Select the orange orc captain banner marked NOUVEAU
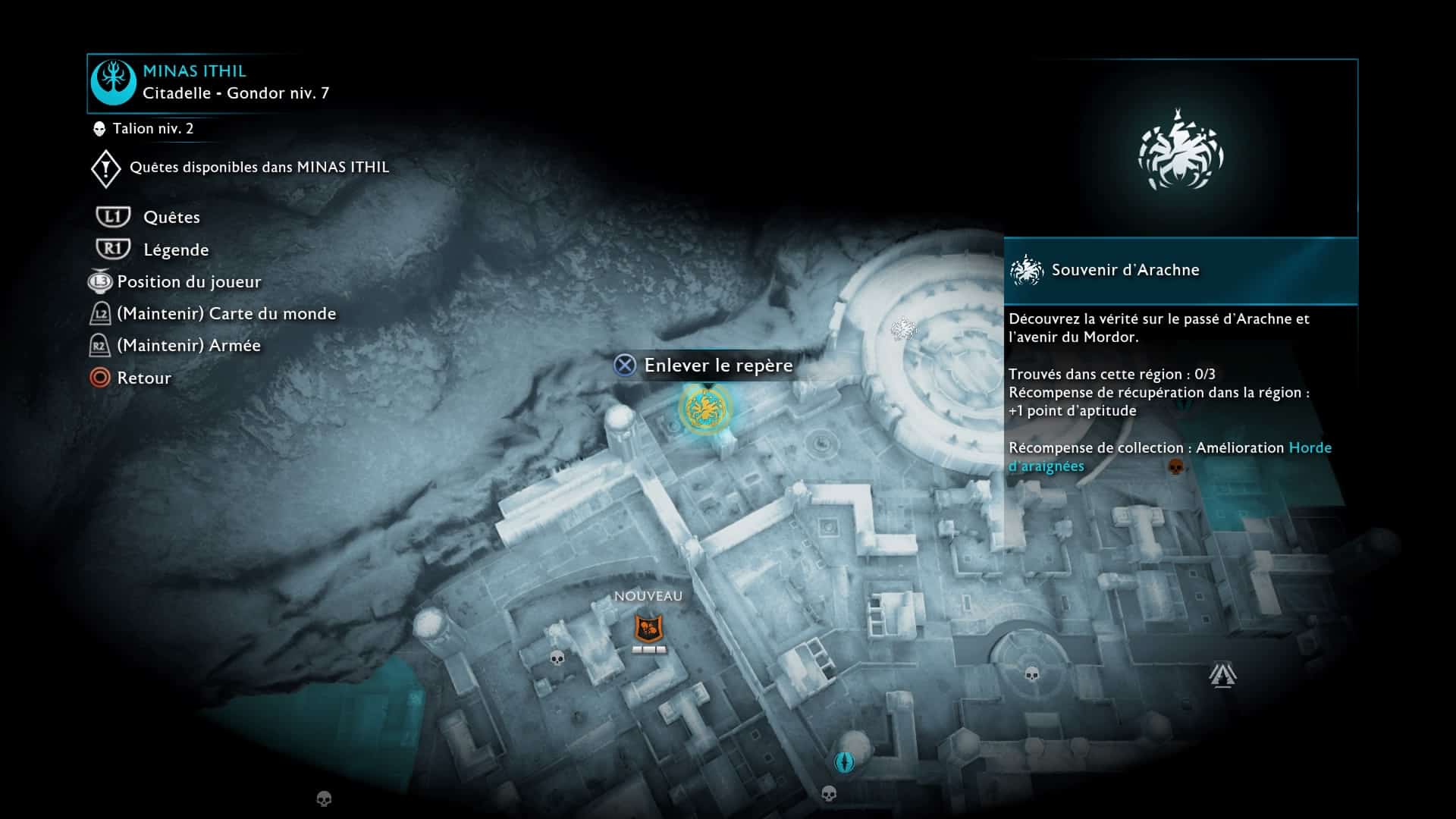 (648, 629)
